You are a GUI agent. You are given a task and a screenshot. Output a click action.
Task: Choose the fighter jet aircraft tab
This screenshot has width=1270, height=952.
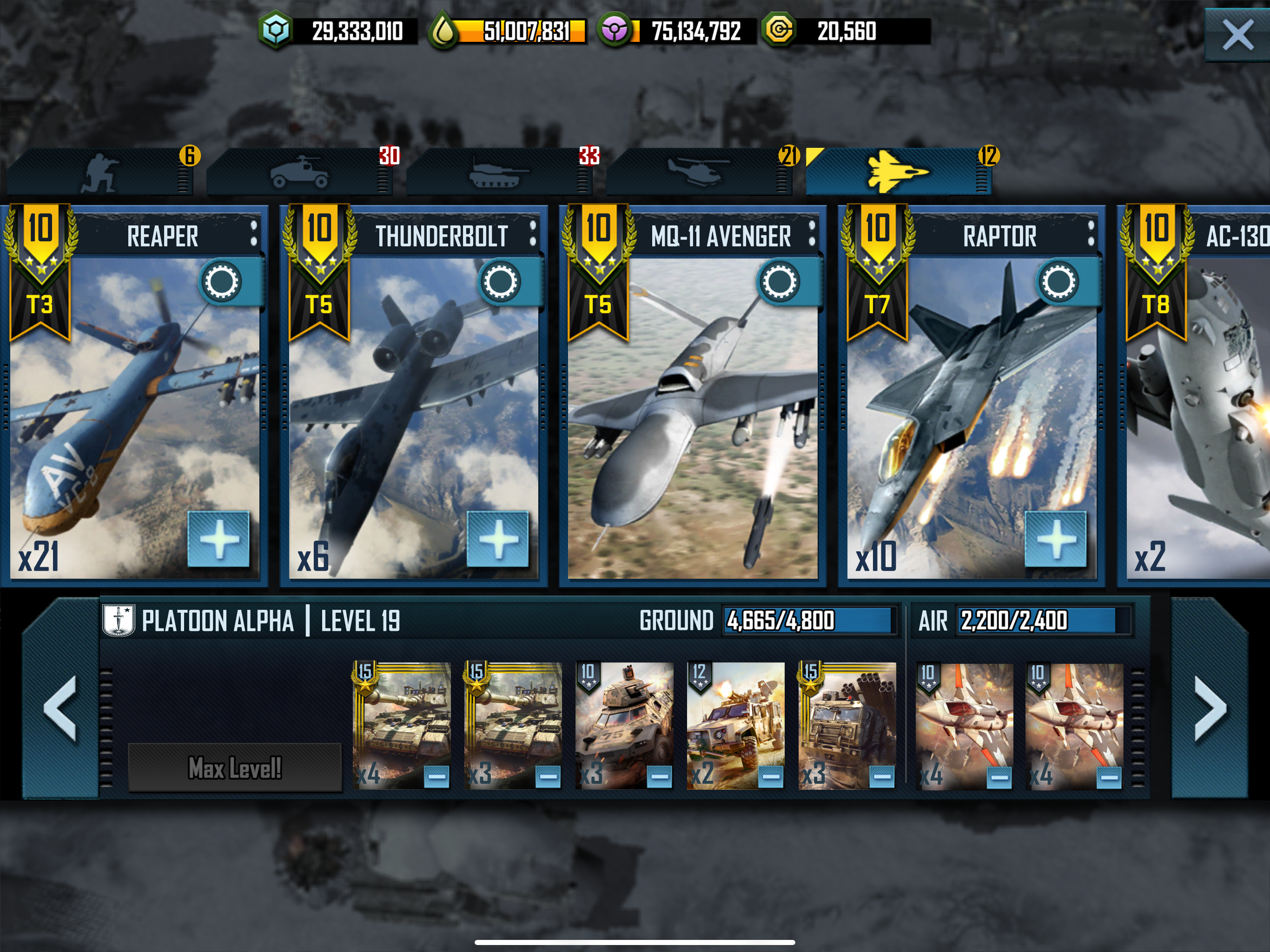pyautogui.click(x=897, y=172)
